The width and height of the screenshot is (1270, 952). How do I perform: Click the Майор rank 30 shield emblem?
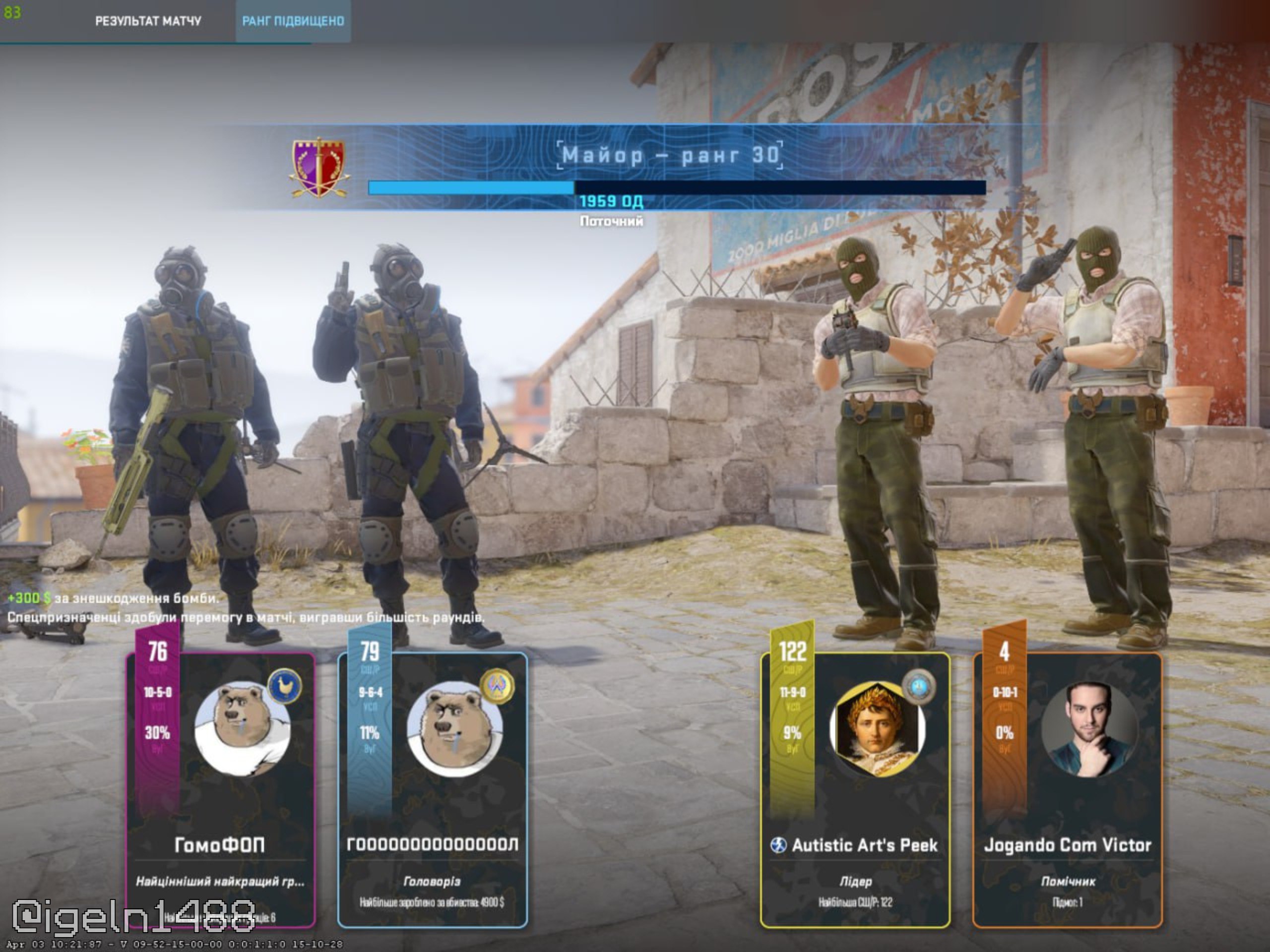coord(319,167)
